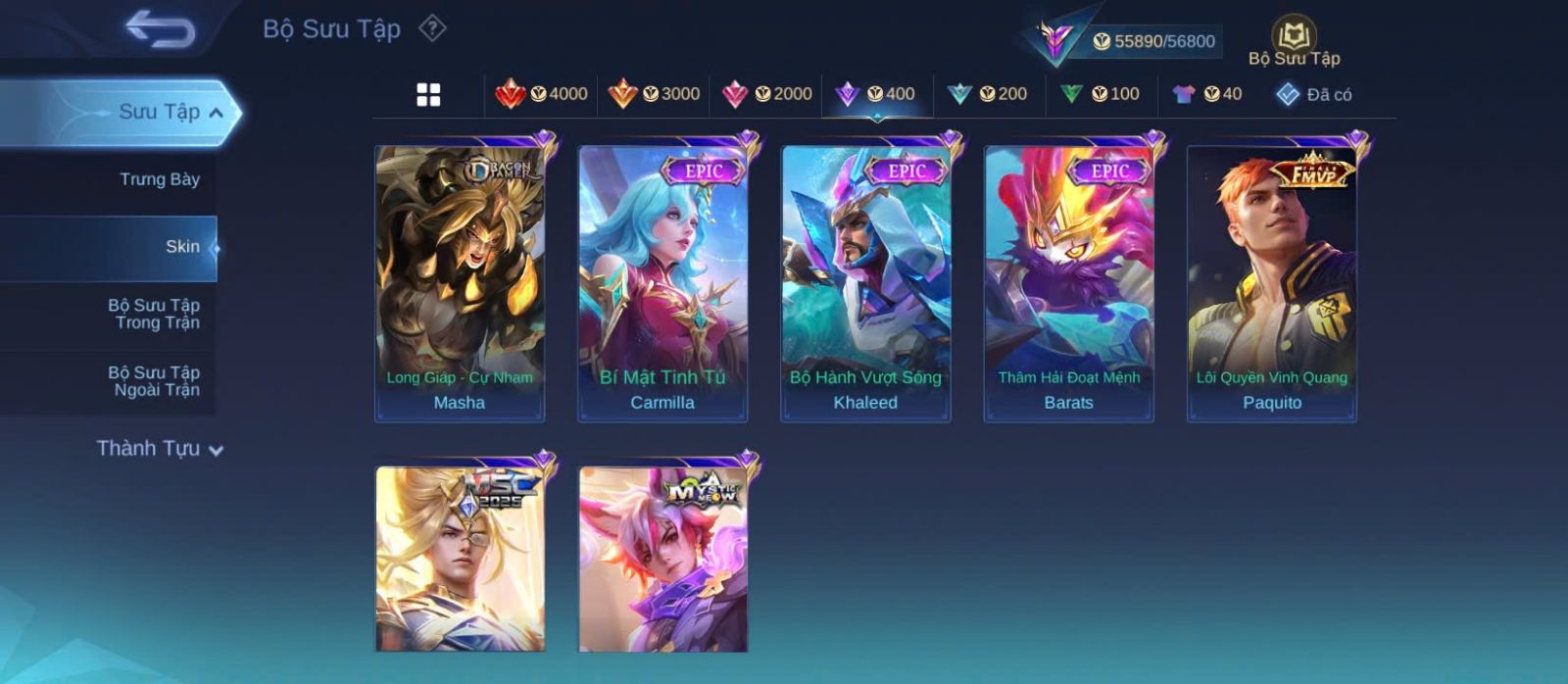Open Paquito's Lôi Quyền Vinh Quang skin
Image resolution: width=1568 pixels, height=684 pixels.
1272,284
